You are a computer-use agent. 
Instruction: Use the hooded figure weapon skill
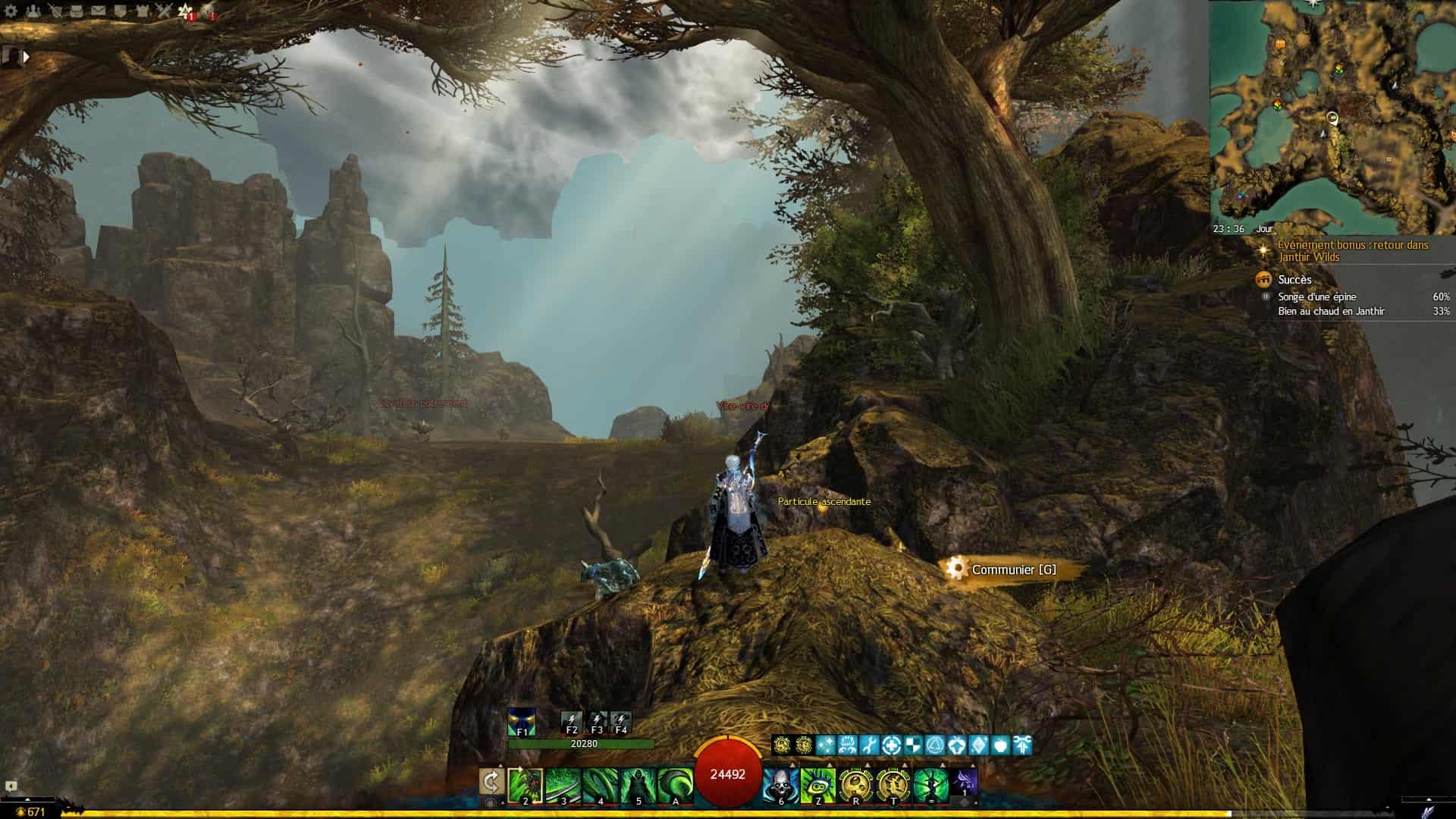(638, 785)
